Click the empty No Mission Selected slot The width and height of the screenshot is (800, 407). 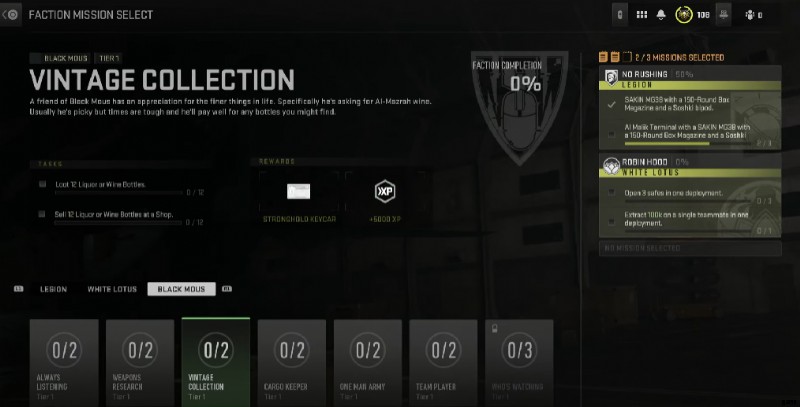689,246
